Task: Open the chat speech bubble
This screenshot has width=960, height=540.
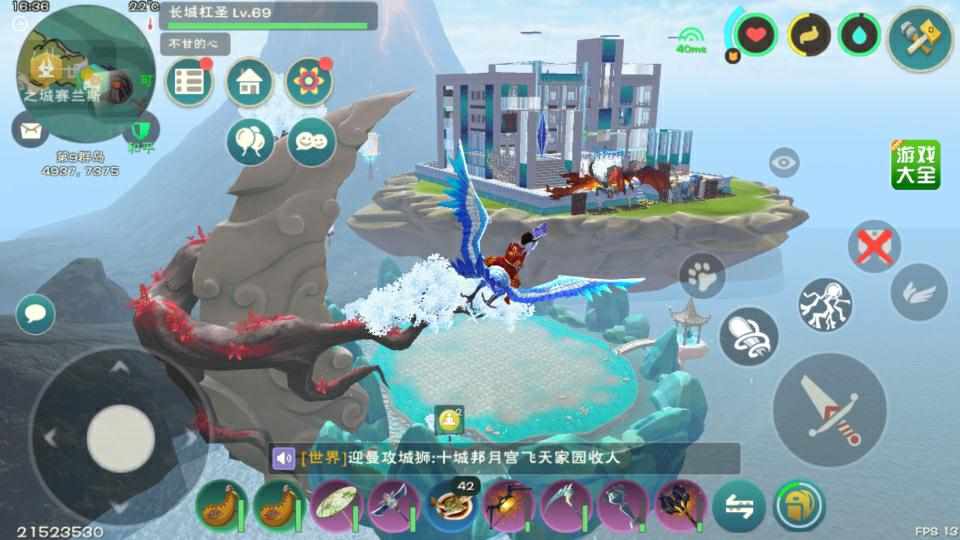Action: tap(37, 313)
